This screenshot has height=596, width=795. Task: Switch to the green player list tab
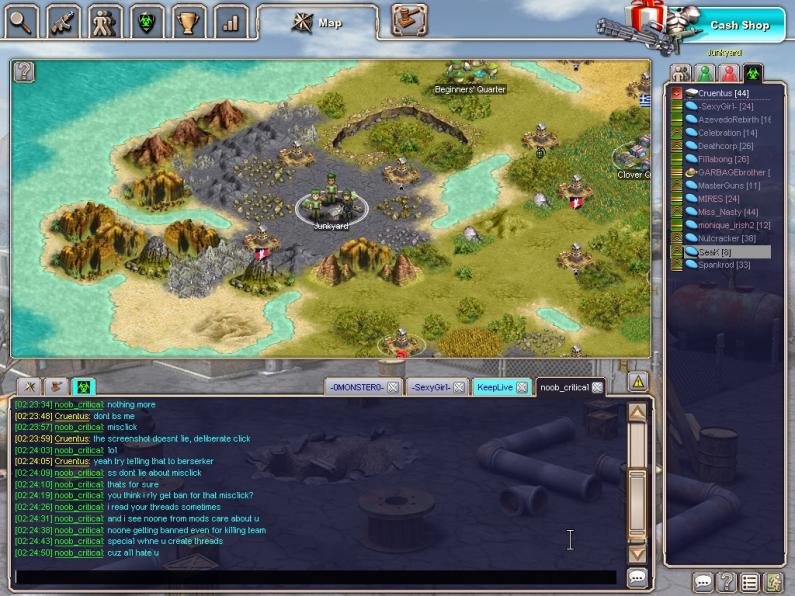pyautogui.click(x=704, y=73)
